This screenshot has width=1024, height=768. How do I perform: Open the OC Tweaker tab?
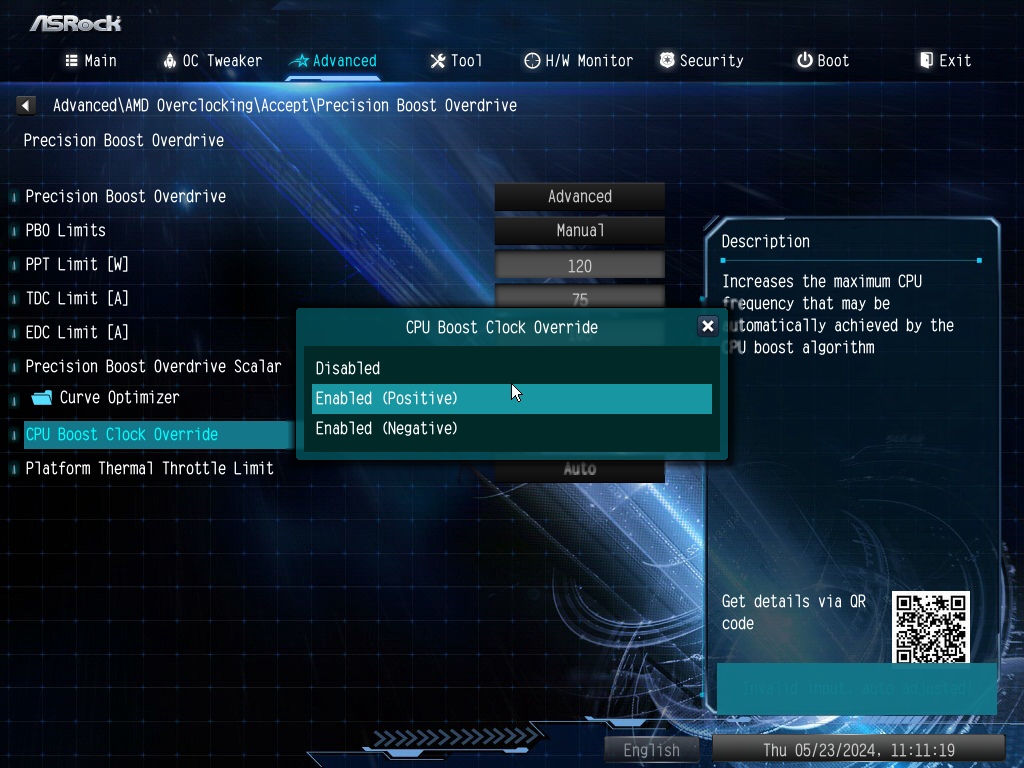tap(212, 61)
